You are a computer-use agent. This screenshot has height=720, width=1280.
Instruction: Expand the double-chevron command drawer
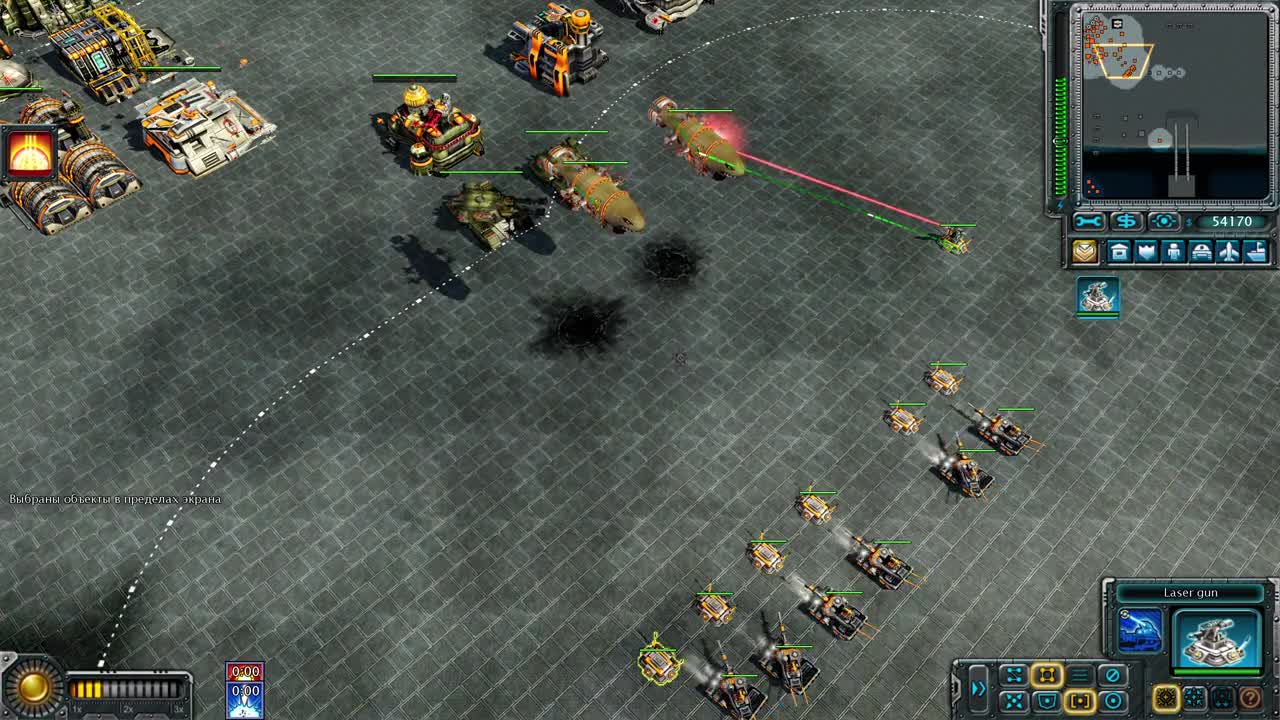(980, 687)
